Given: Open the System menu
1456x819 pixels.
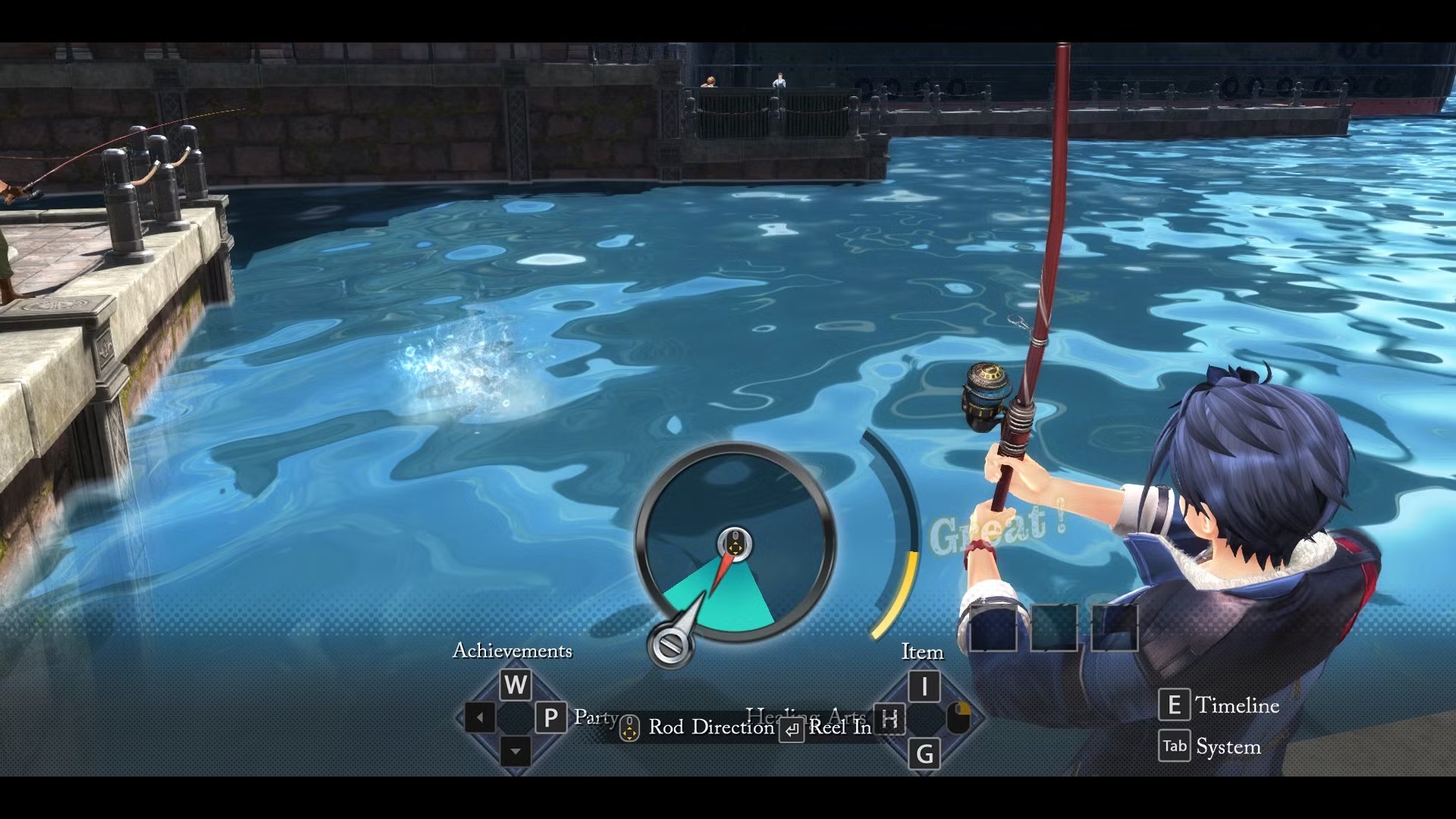Looking at the screenshot, I should pyautogui.click(x=1175, y=746).
